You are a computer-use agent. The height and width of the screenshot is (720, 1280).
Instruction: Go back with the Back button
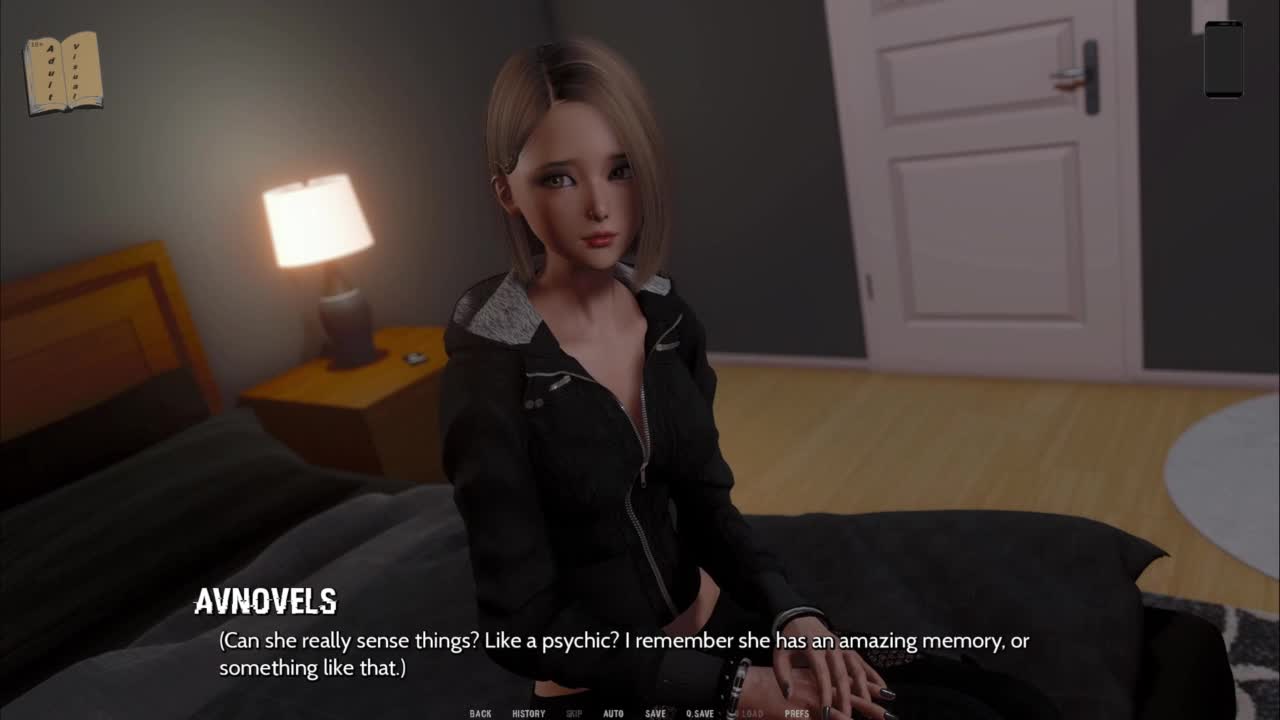coord(480,713)
